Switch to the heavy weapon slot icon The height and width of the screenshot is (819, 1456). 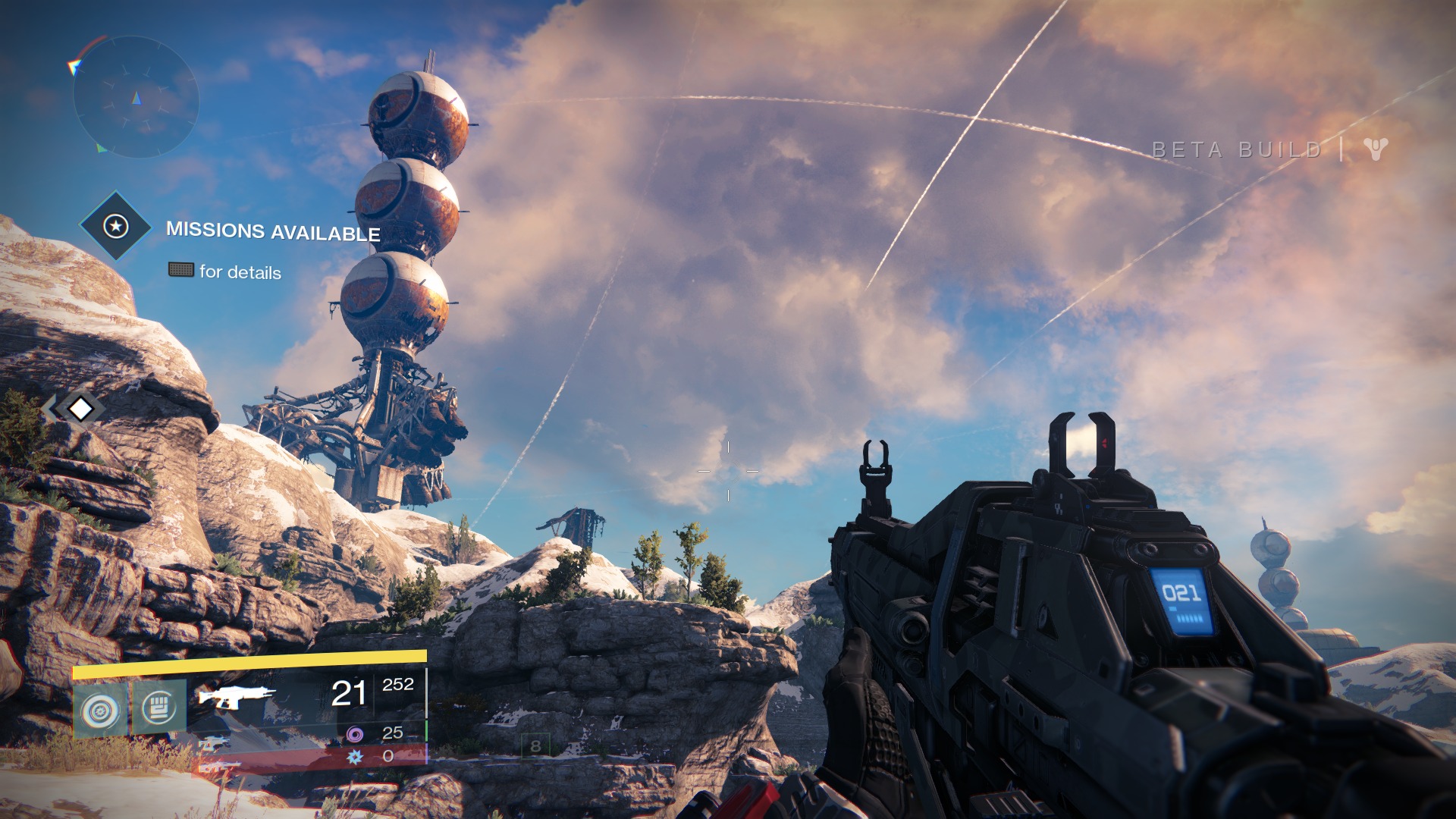click(x=220, y=767)
